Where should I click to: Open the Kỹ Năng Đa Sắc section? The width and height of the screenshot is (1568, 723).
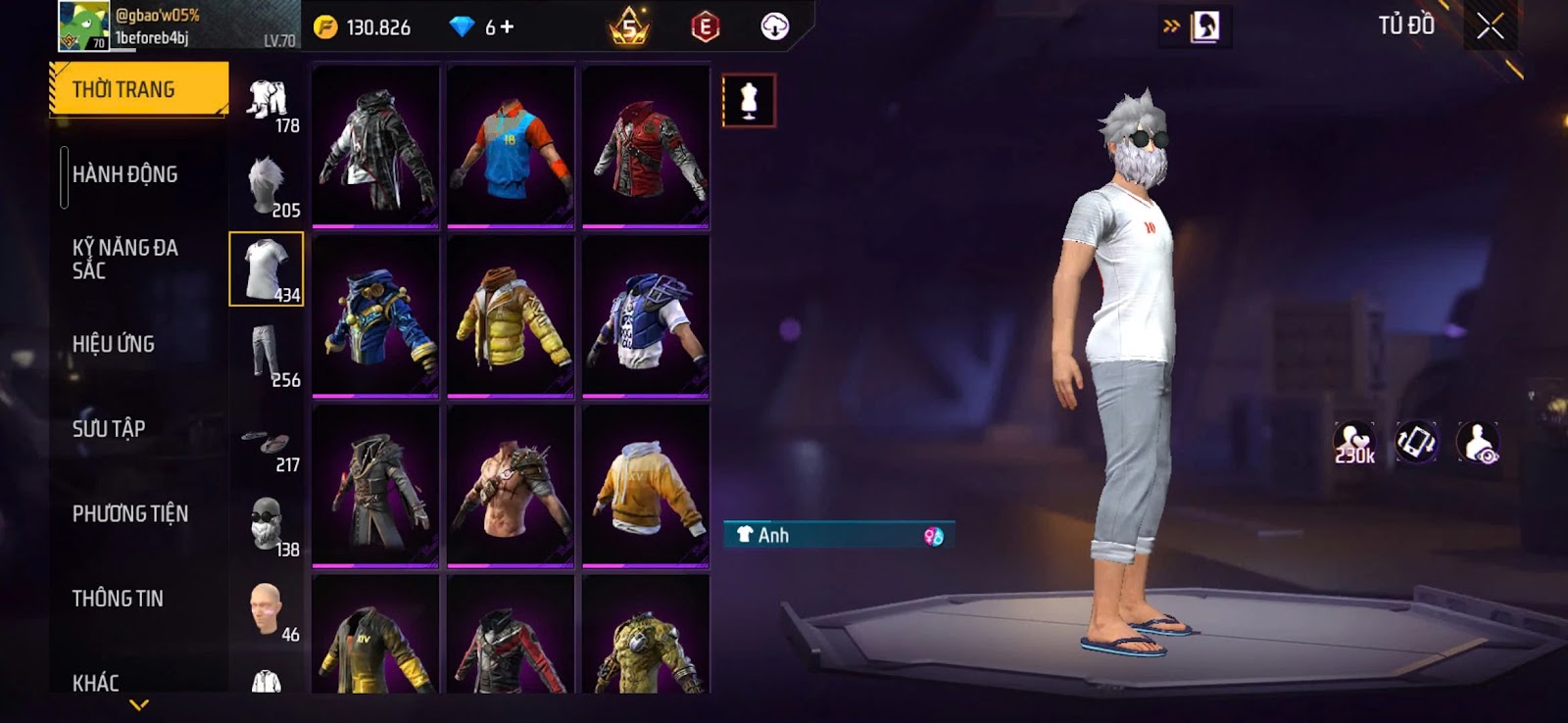pos(125,259)
